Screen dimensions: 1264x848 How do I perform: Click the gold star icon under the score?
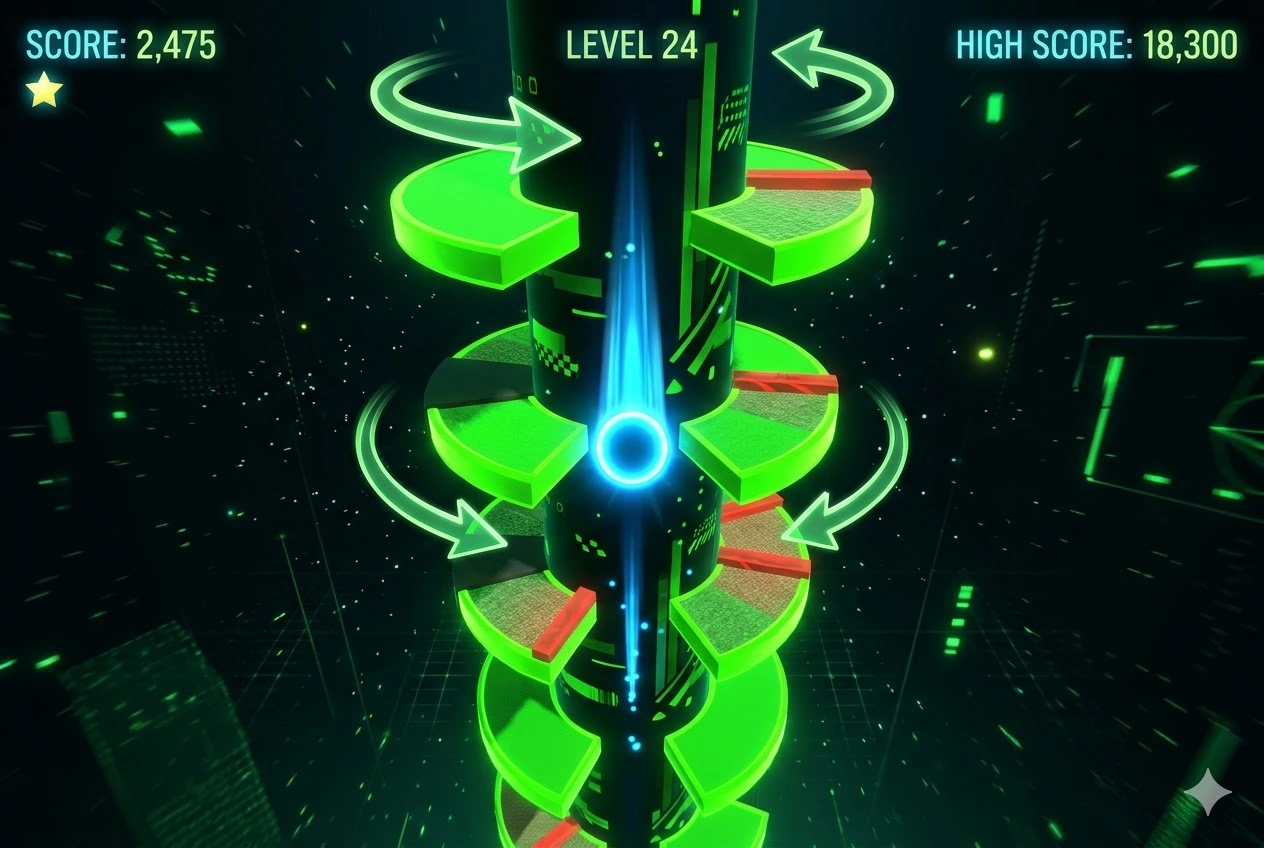44,91
